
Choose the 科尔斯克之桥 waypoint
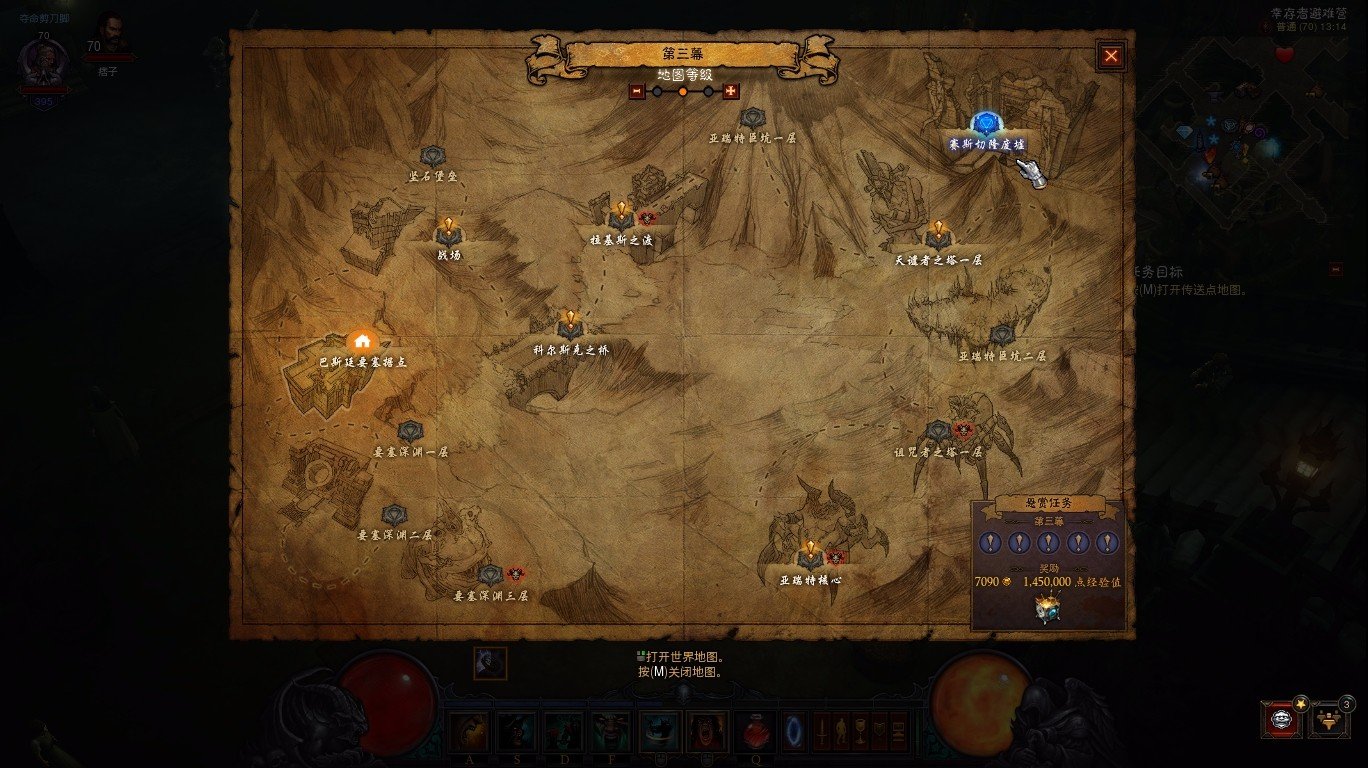click(x=570, y=326)
